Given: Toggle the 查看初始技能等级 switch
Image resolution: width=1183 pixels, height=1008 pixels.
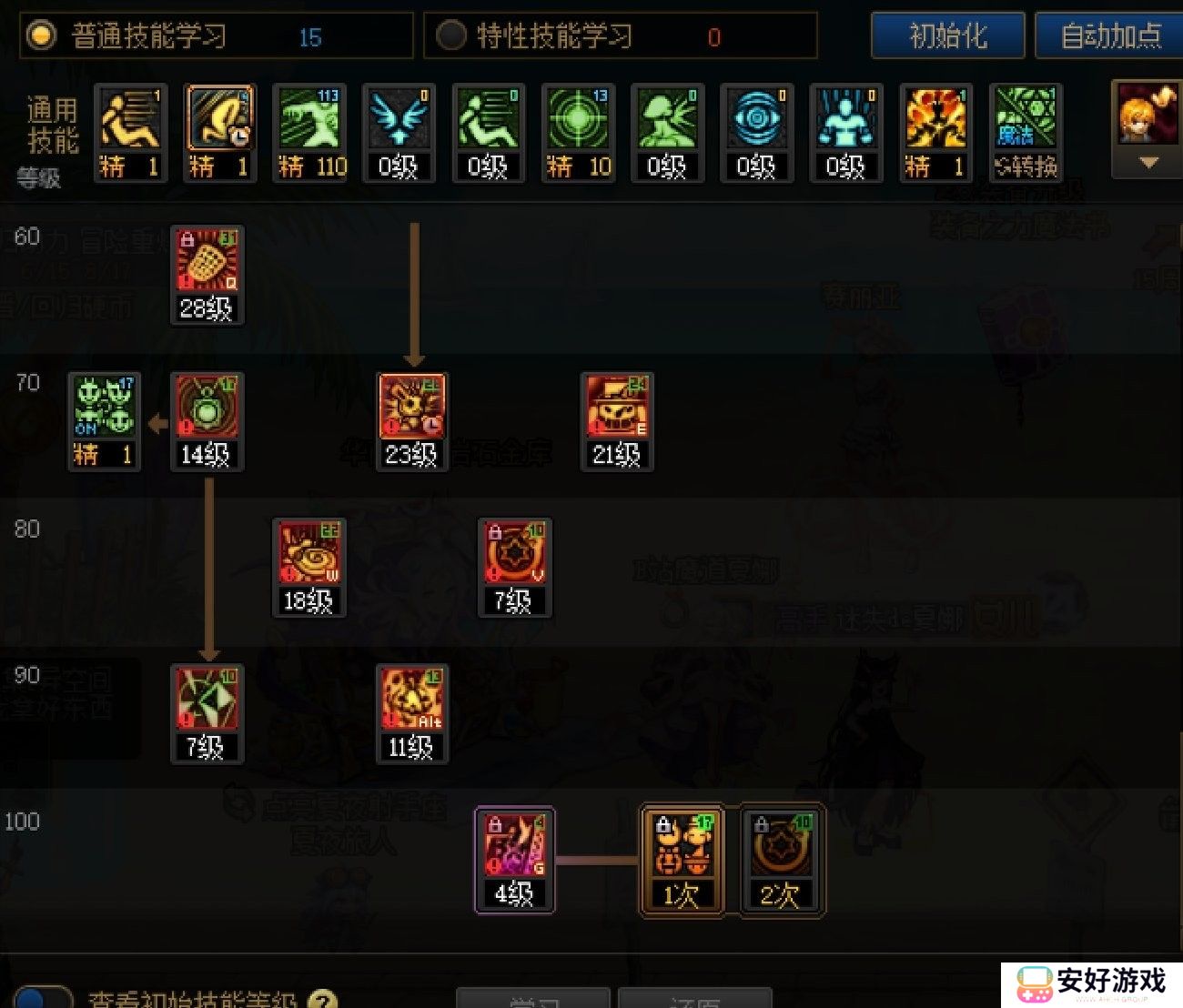Looking at the screenshot, I should coord(32,1001).
